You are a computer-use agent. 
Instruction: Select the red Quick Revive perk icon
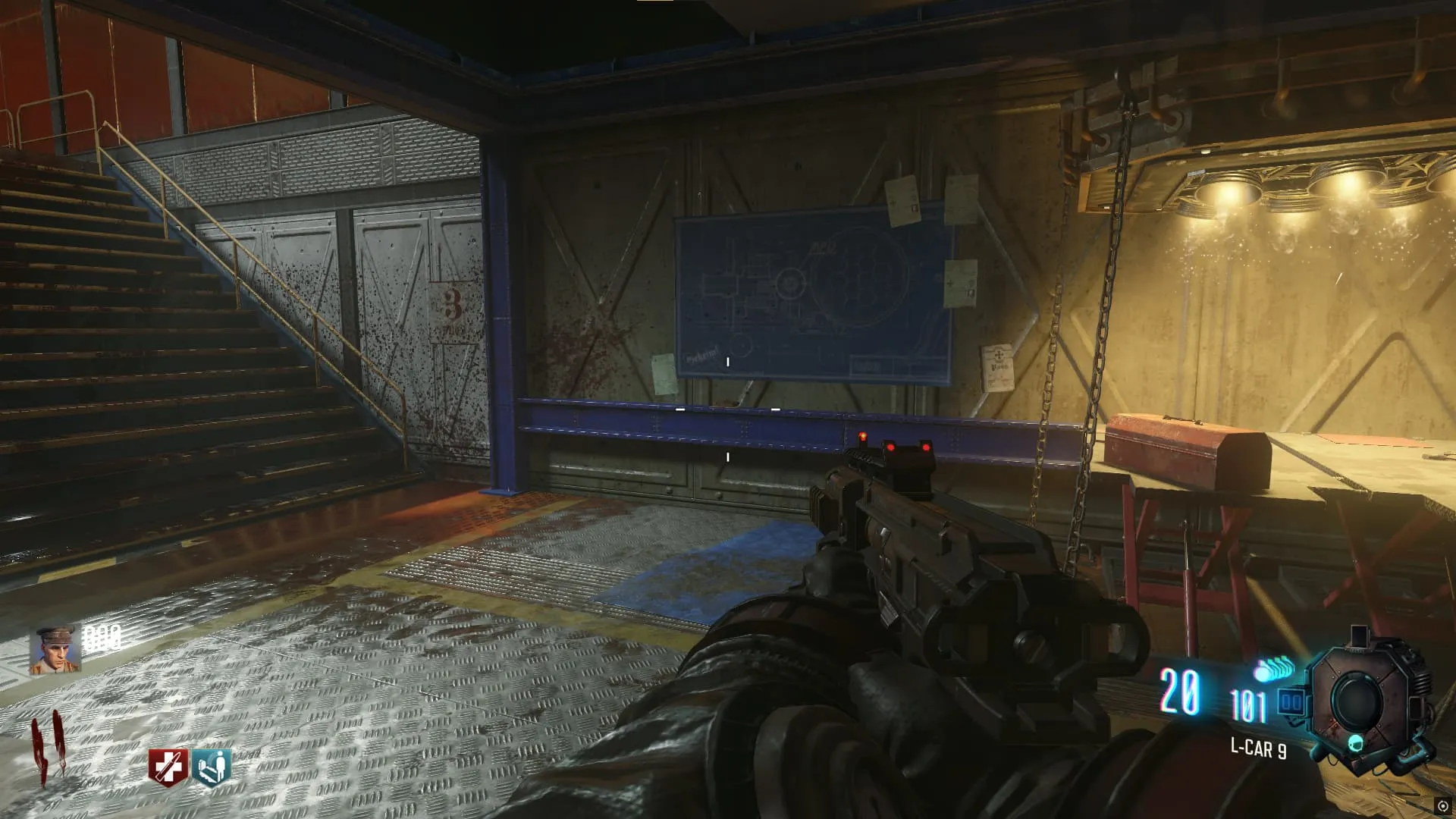(x=167, y=767)
